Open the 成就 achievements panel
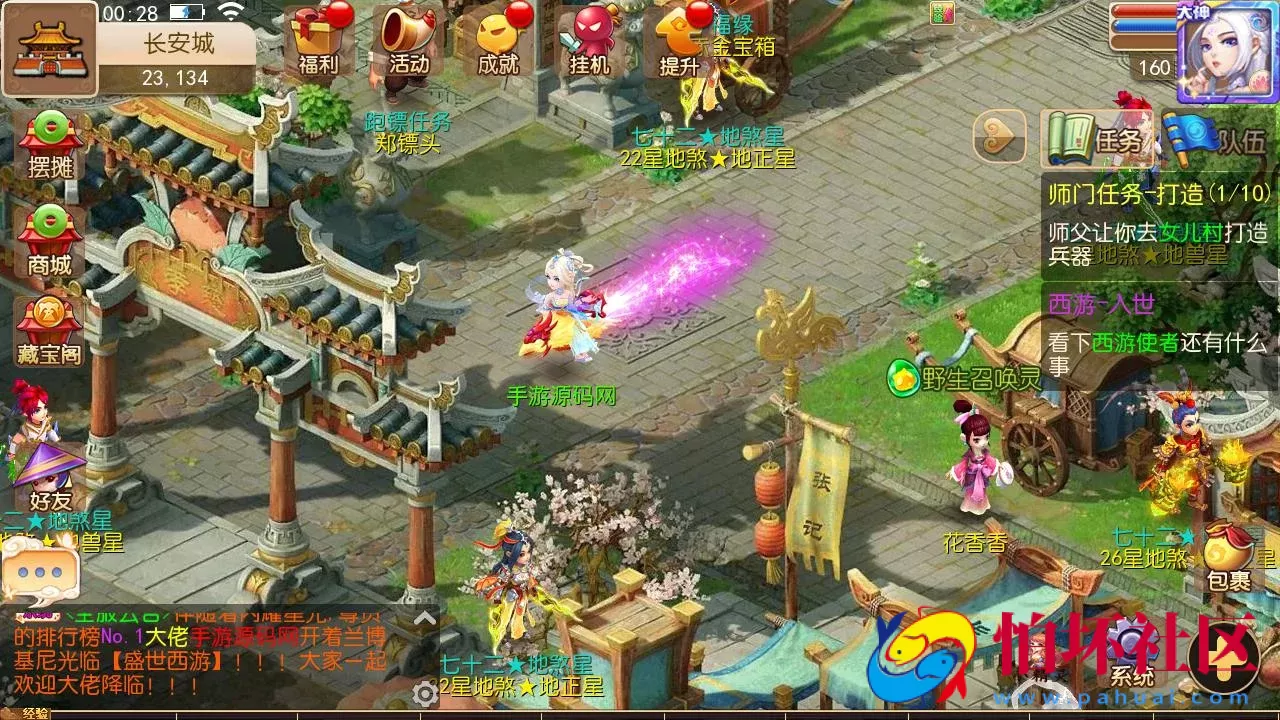1280x720 pixels. [x=497, y=45]
